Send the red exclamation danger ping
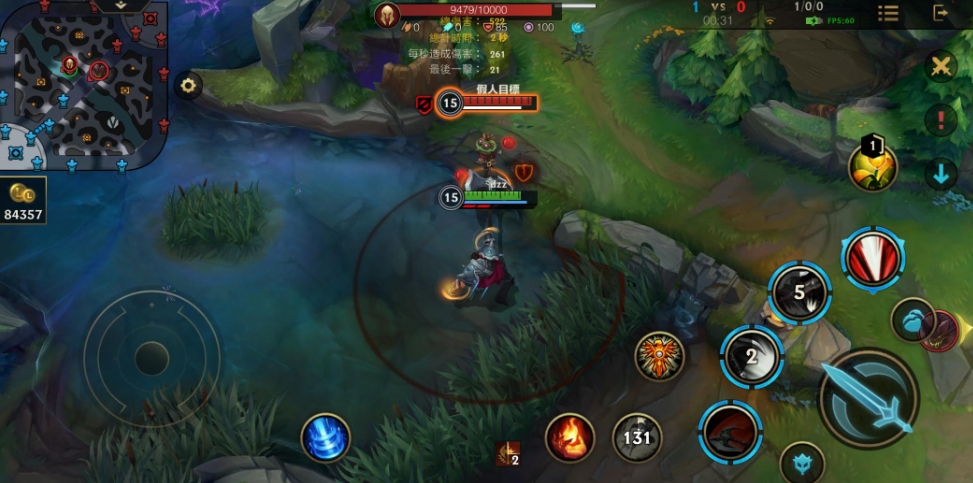This screenshot has width=973, height=483. pyautogui.click(x=940, y=121)
